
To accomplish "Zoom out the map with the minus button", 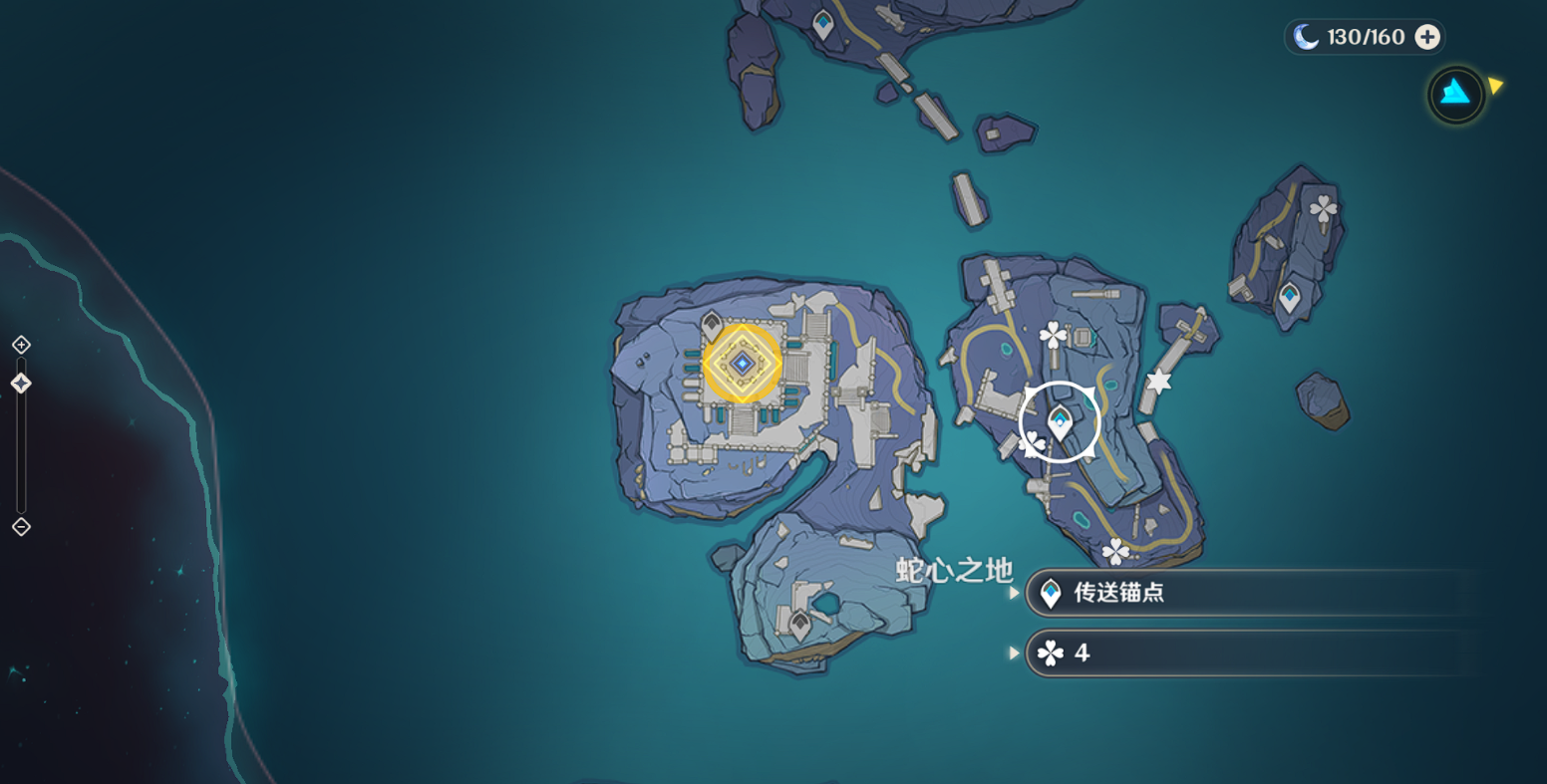I will 21,527.
